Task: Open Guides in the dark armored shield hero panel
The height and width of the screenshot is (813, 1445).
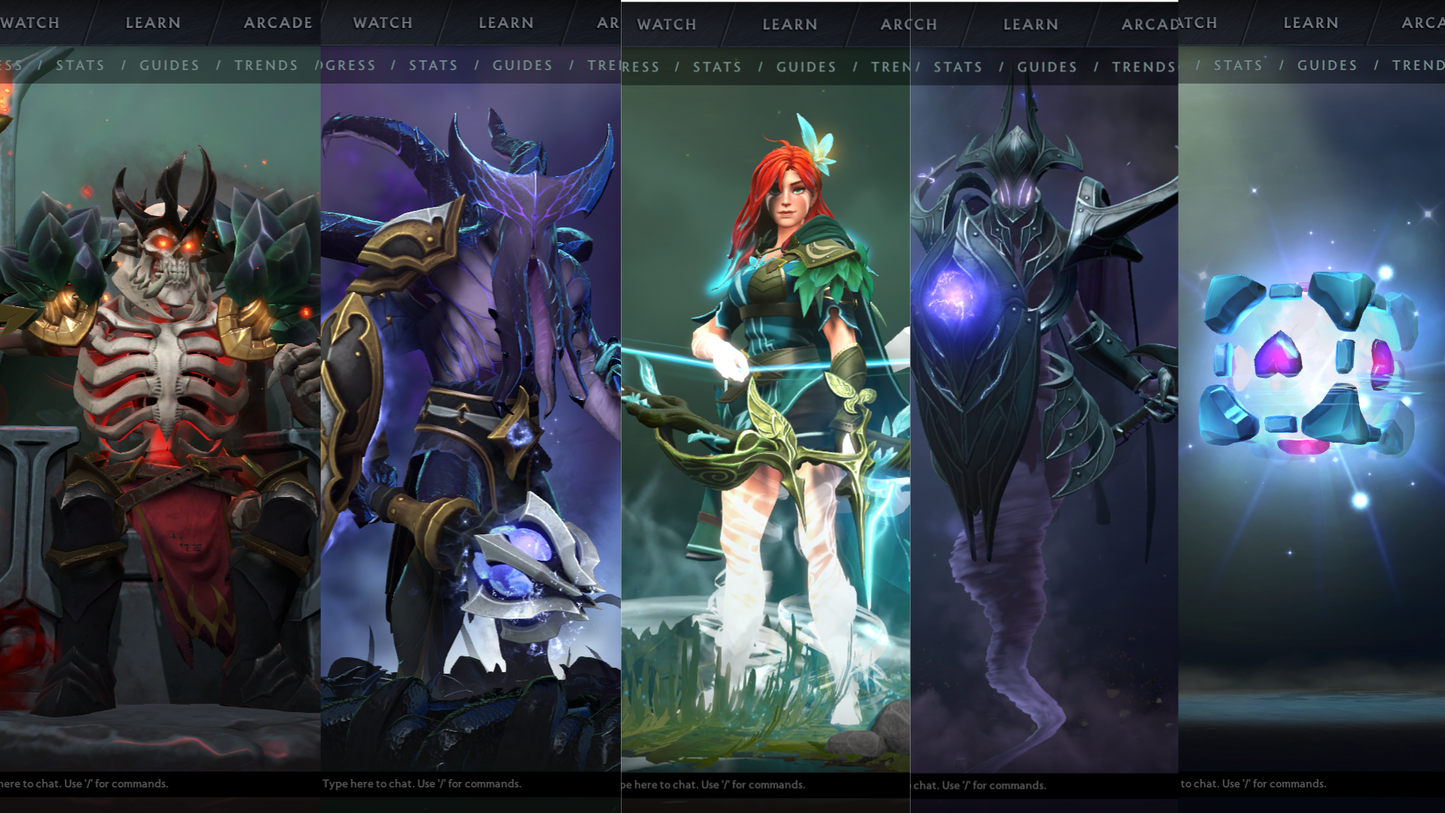Action: click(x=1048, y=67)
